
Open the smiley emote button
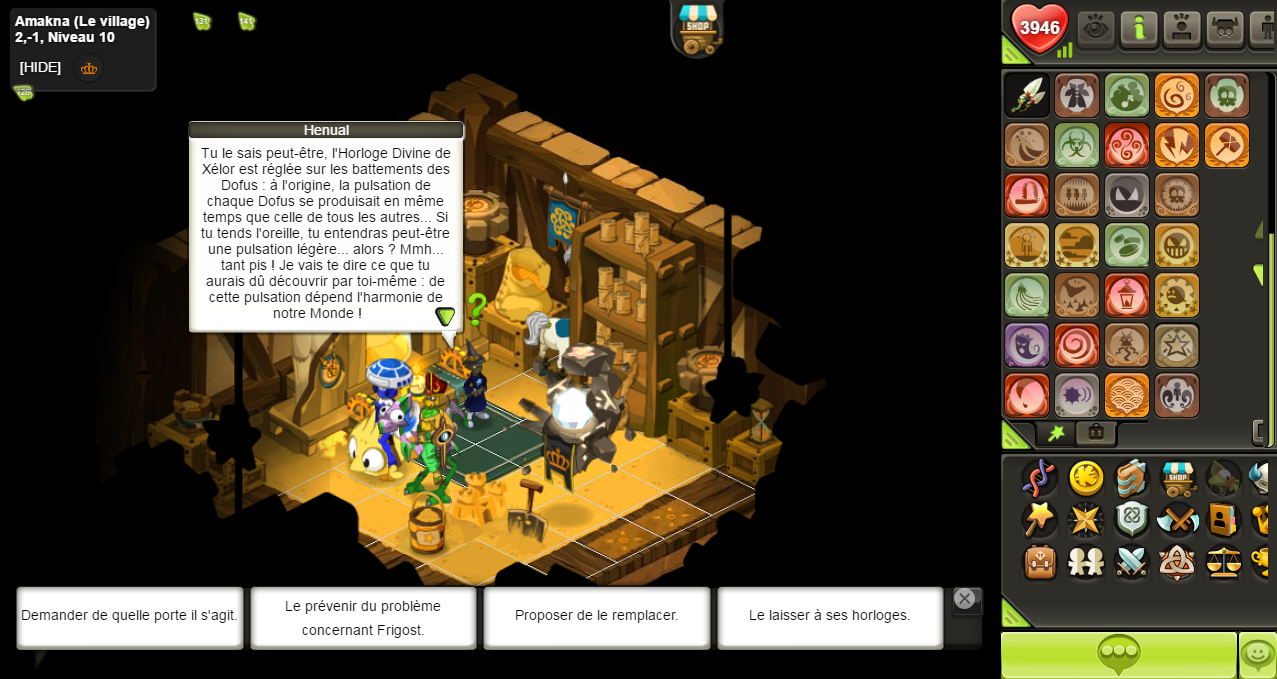click(1257, 655)
